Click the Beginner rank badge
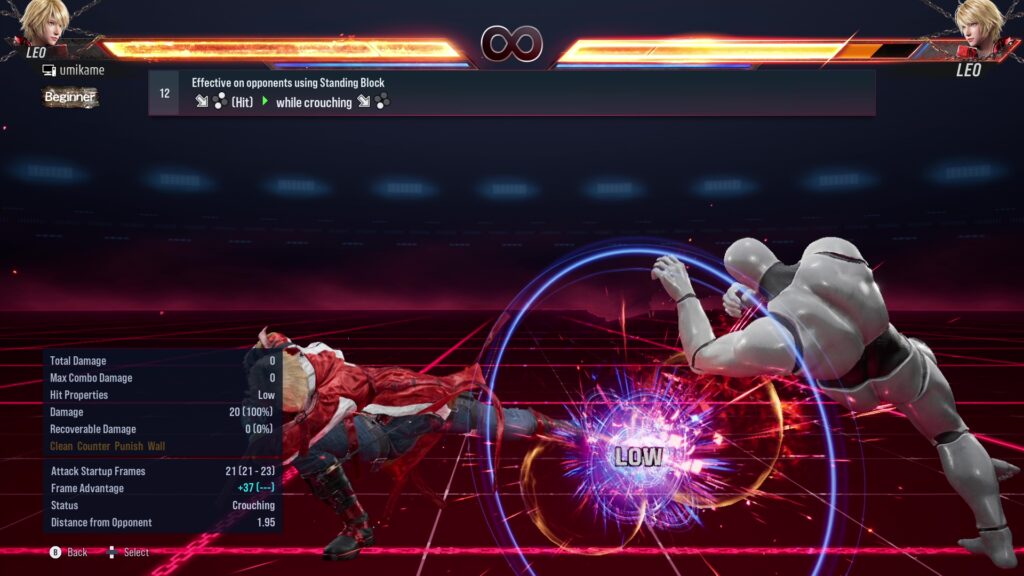 pos(70,97)
